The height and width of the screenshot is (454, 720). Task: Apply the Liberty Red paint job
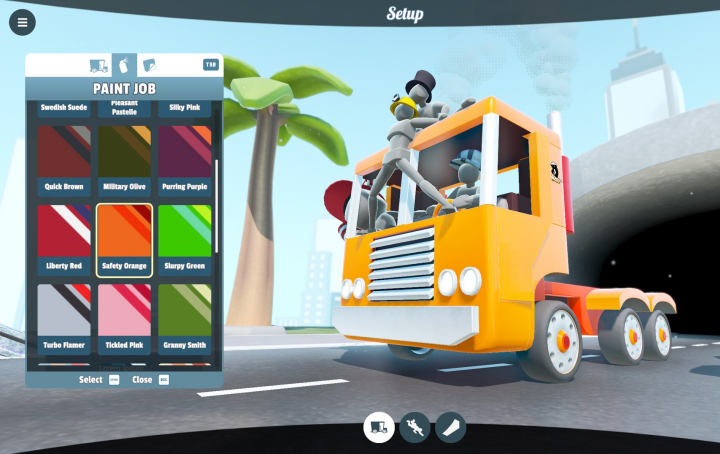[64, 238]
